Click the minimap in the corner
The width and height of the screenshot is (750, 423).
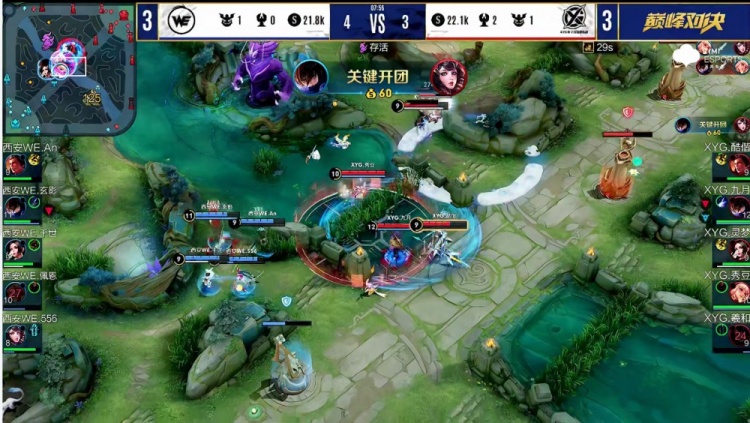(68, 69)
